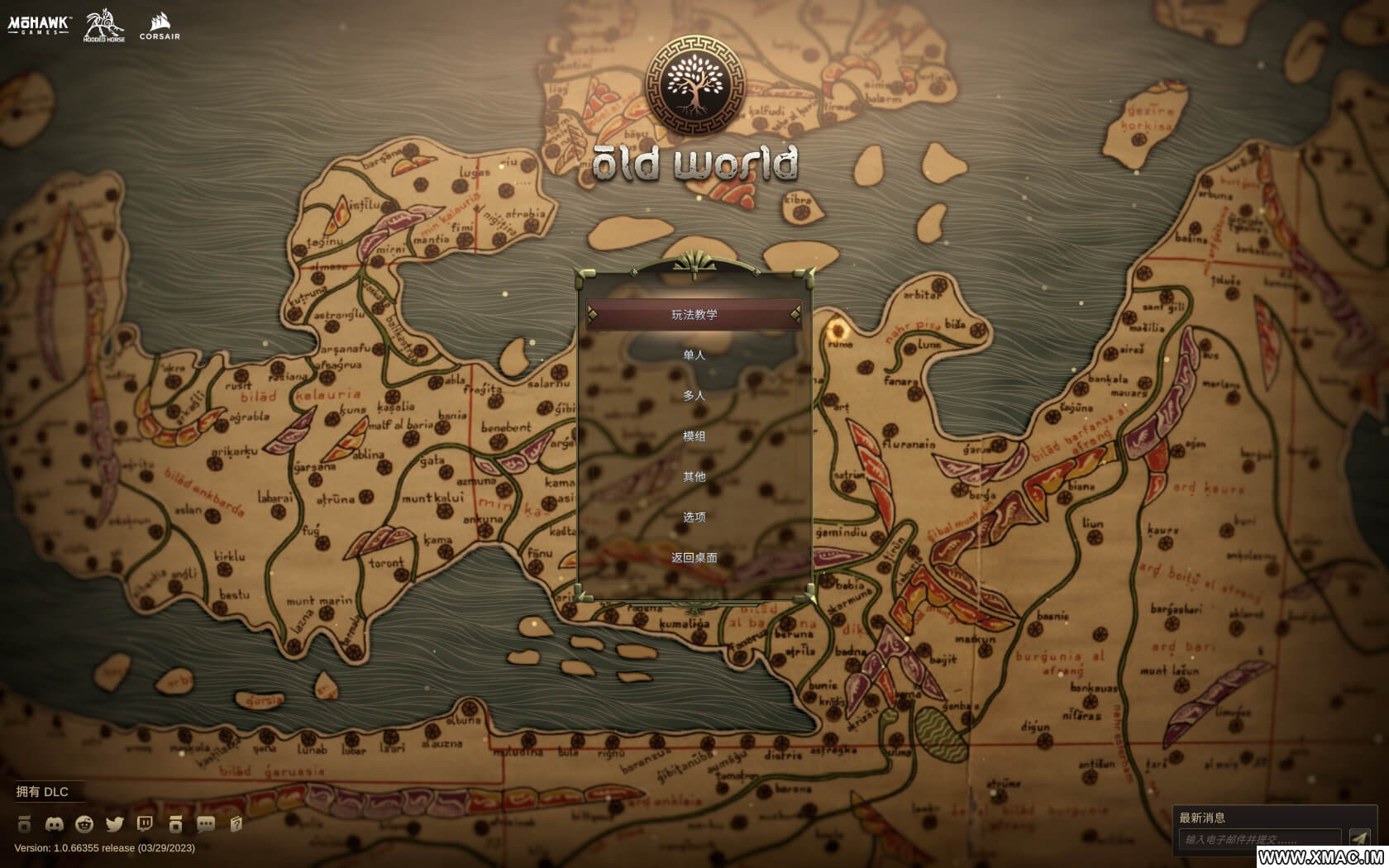This screenshot has width=1389, height=868.
Task: Submit email with paper plane button
Action: (x=1359, y=839)
